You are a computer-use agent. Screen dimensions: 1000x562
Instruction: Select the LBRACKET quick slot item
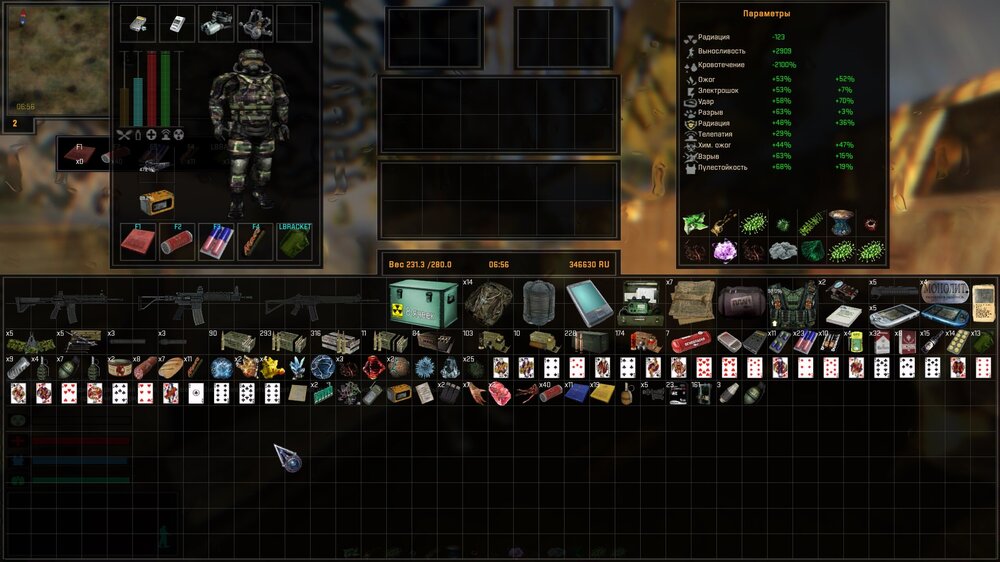294,243
